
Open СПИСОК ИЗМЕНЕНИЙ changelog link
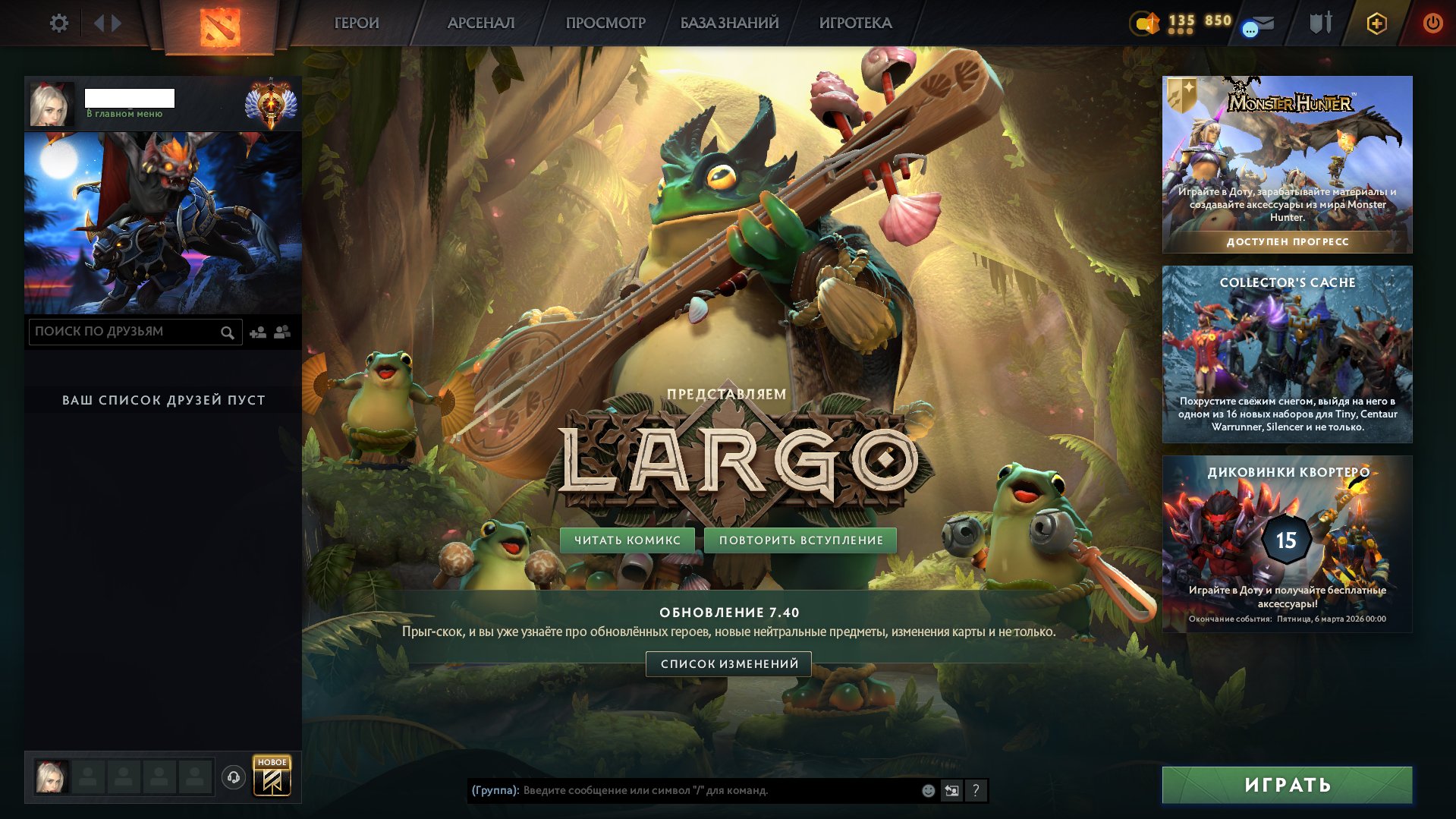pyautogui.click(x=728, y=663)
